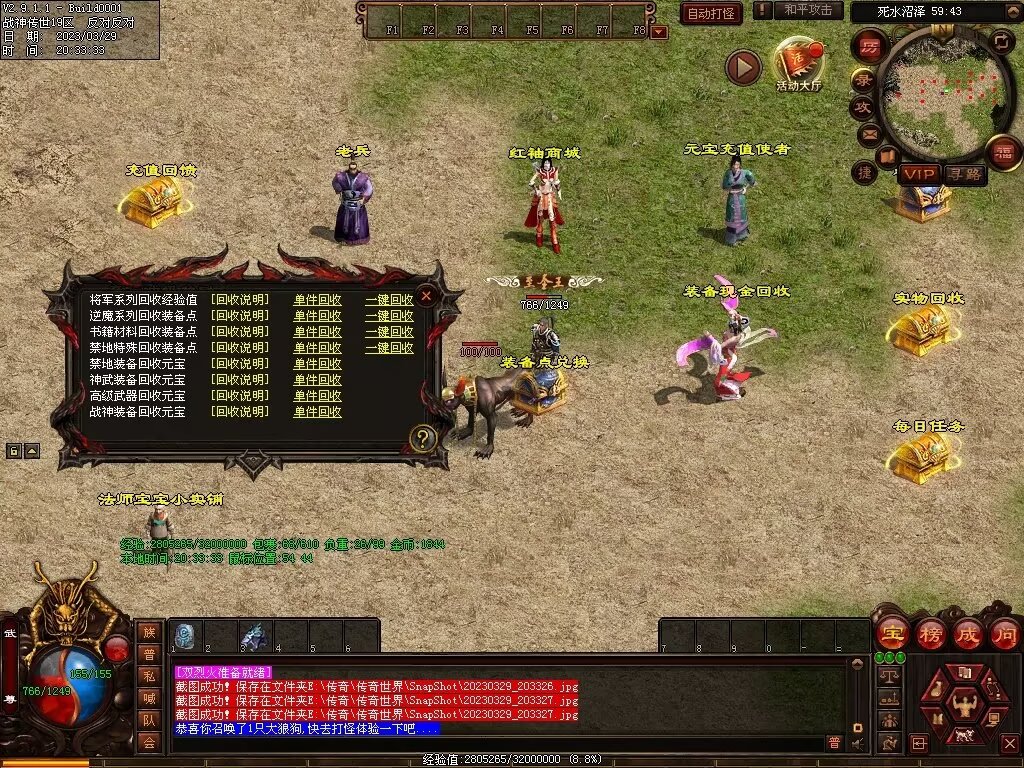Choose 一键回收 for 逆魔系列回收装备点
Image resolution: width=1024 pixels, height=768 pixels.
(389, 316)
